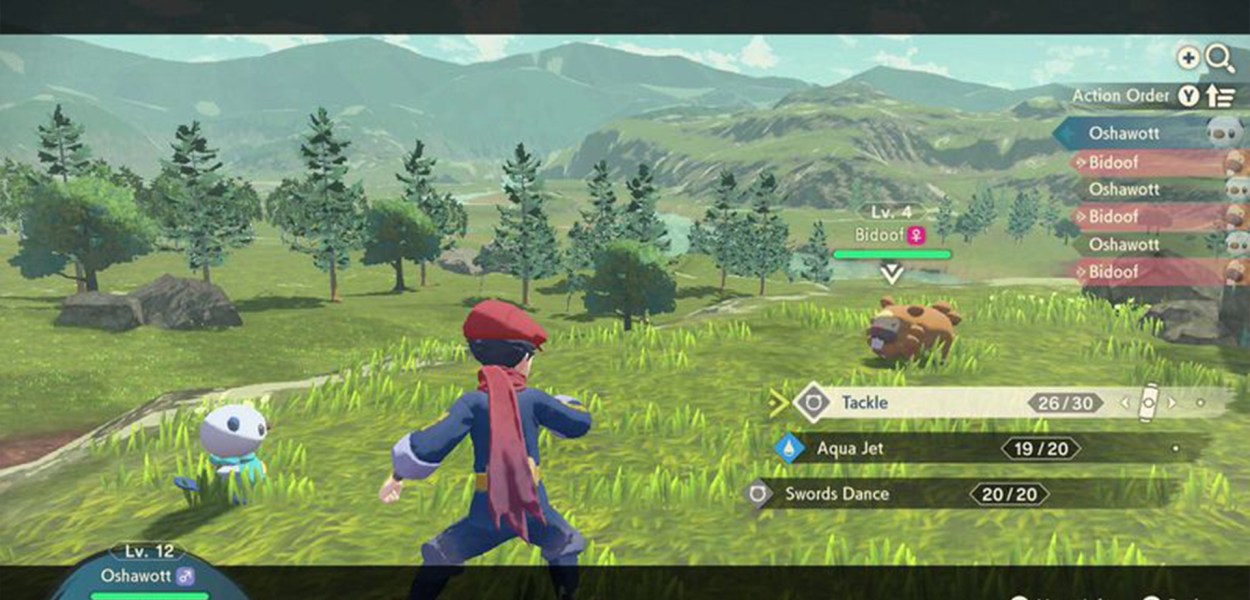The height and width of the screenshot is (600, 1250).
Task: Click the left style arrow on Tackle
Action: tap(1124, 404)
